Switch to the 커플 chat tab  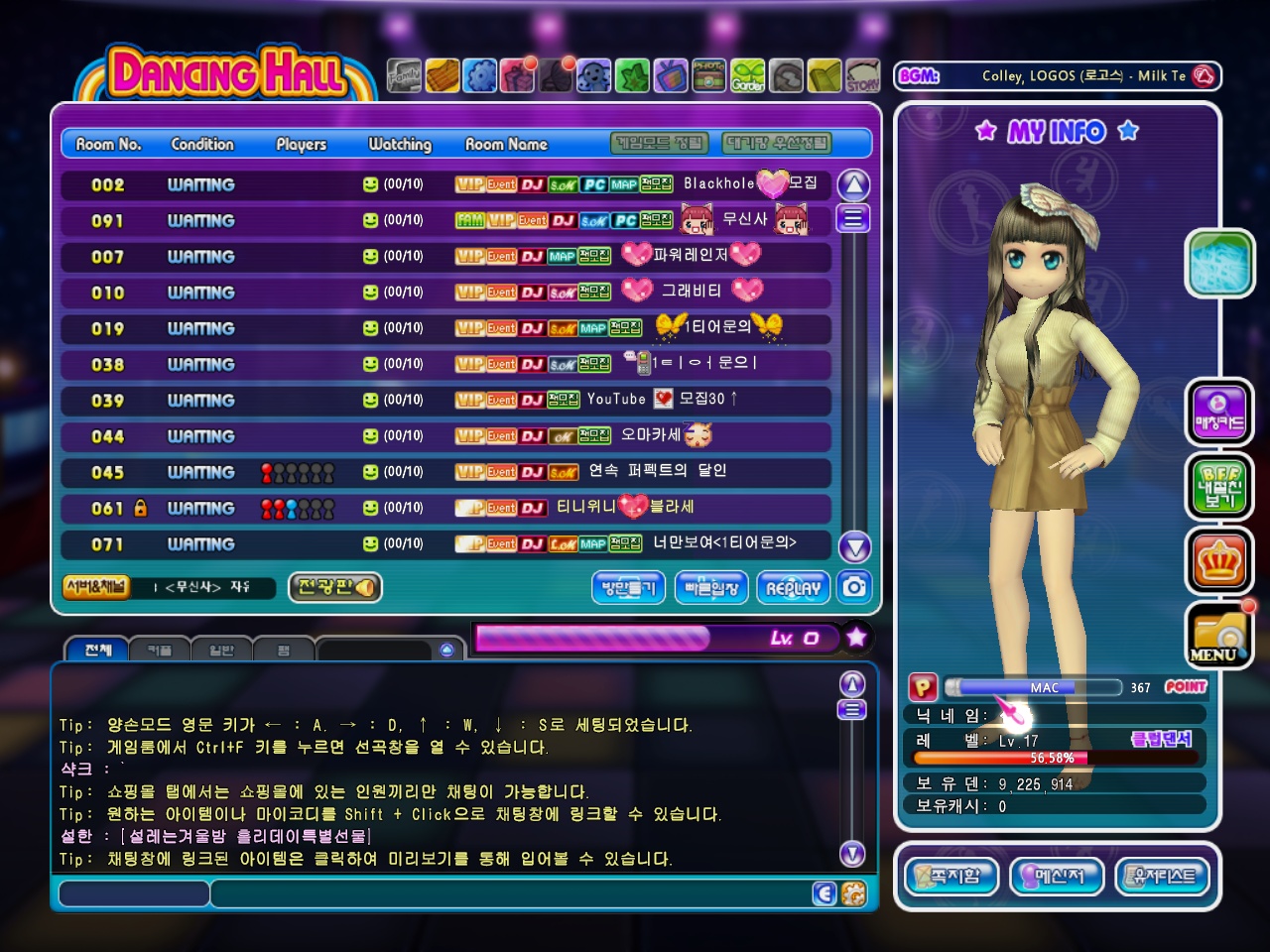159,651
